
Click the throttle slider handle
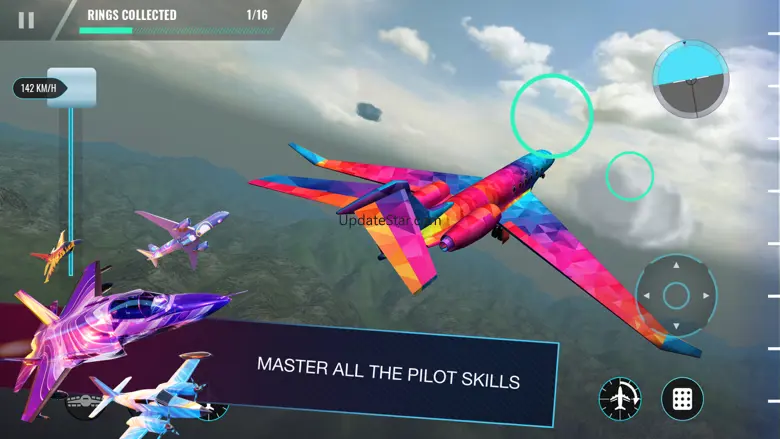point(71,88)
